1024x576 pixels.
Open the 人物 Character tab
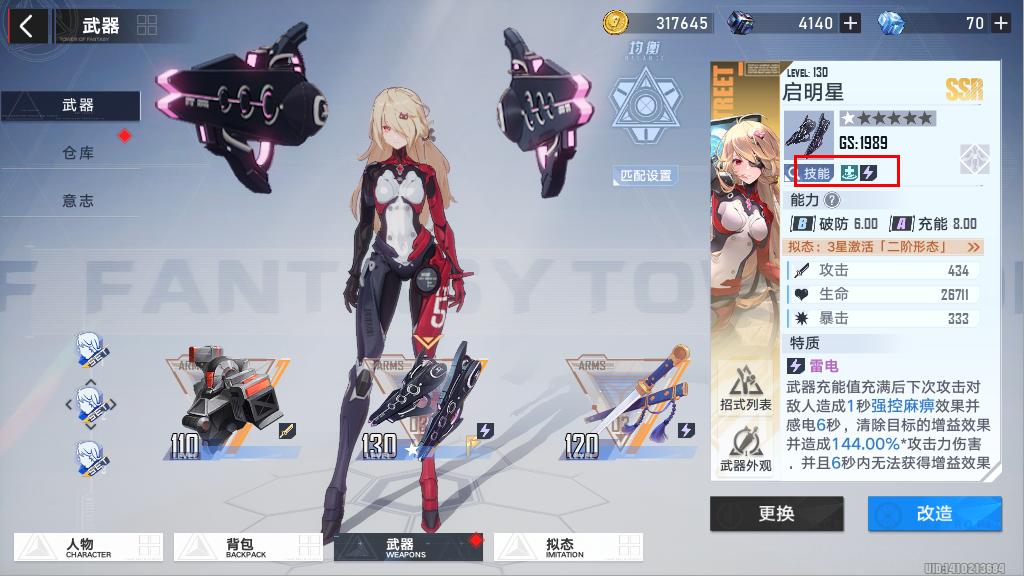click(88, 547)
